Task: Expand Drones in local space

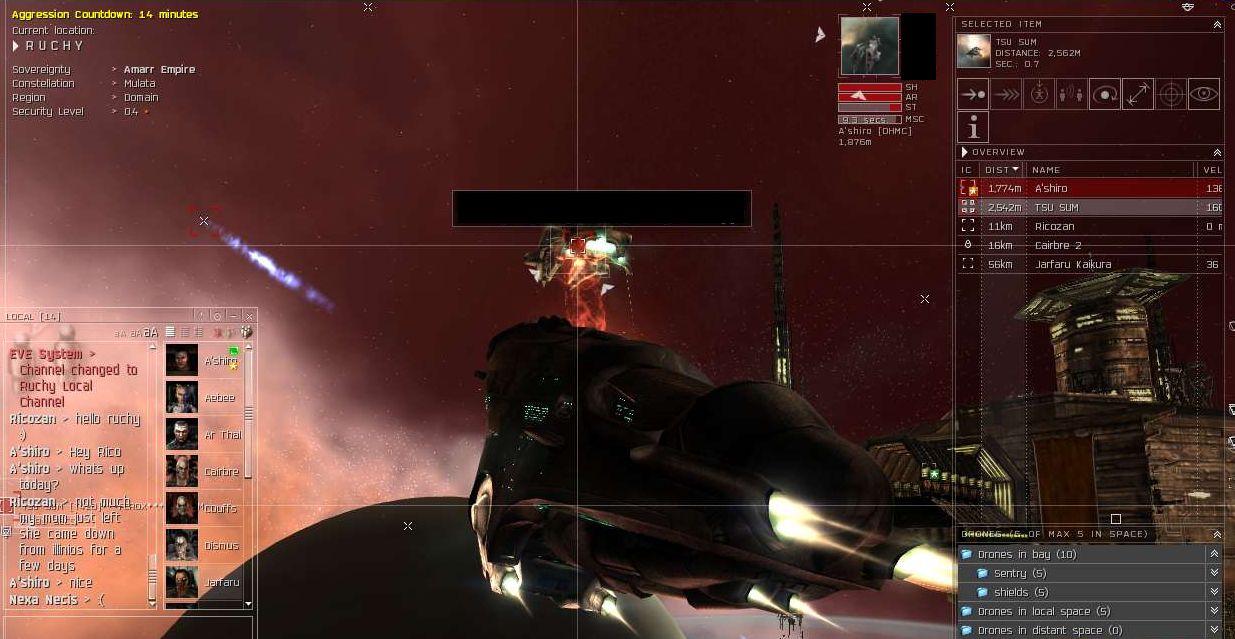Action: pyautogui.click(x=1214, y=611)
